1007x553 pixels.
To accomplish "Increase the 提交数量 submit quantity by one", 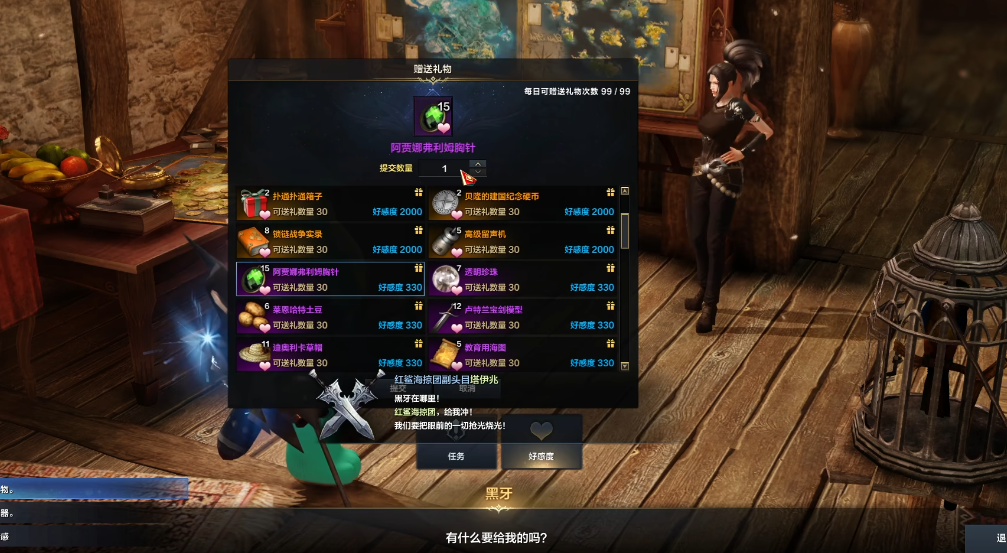I will click(478, 163).
